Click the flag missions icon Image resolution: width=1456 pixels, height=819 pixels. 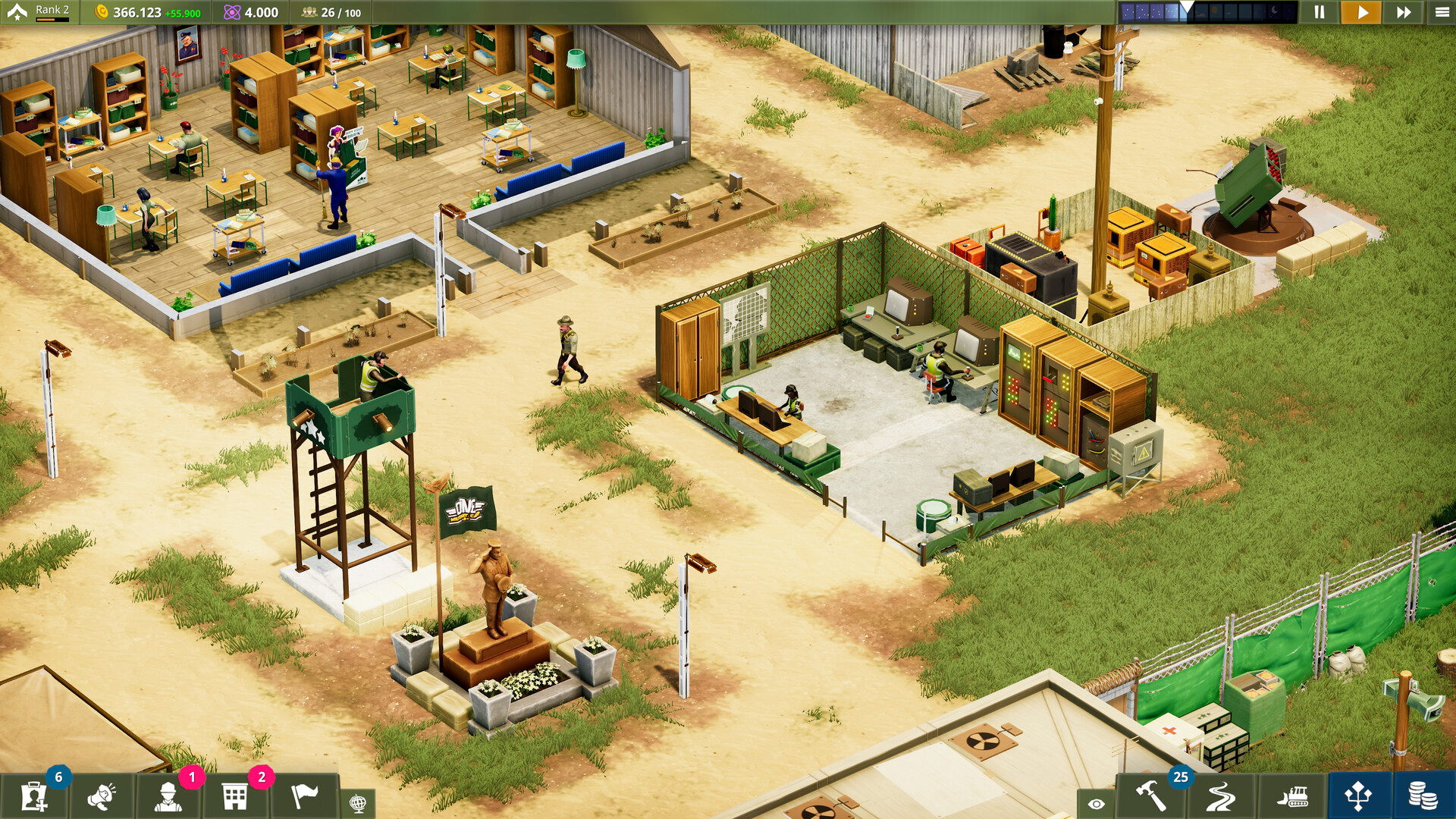click(306, 797)
